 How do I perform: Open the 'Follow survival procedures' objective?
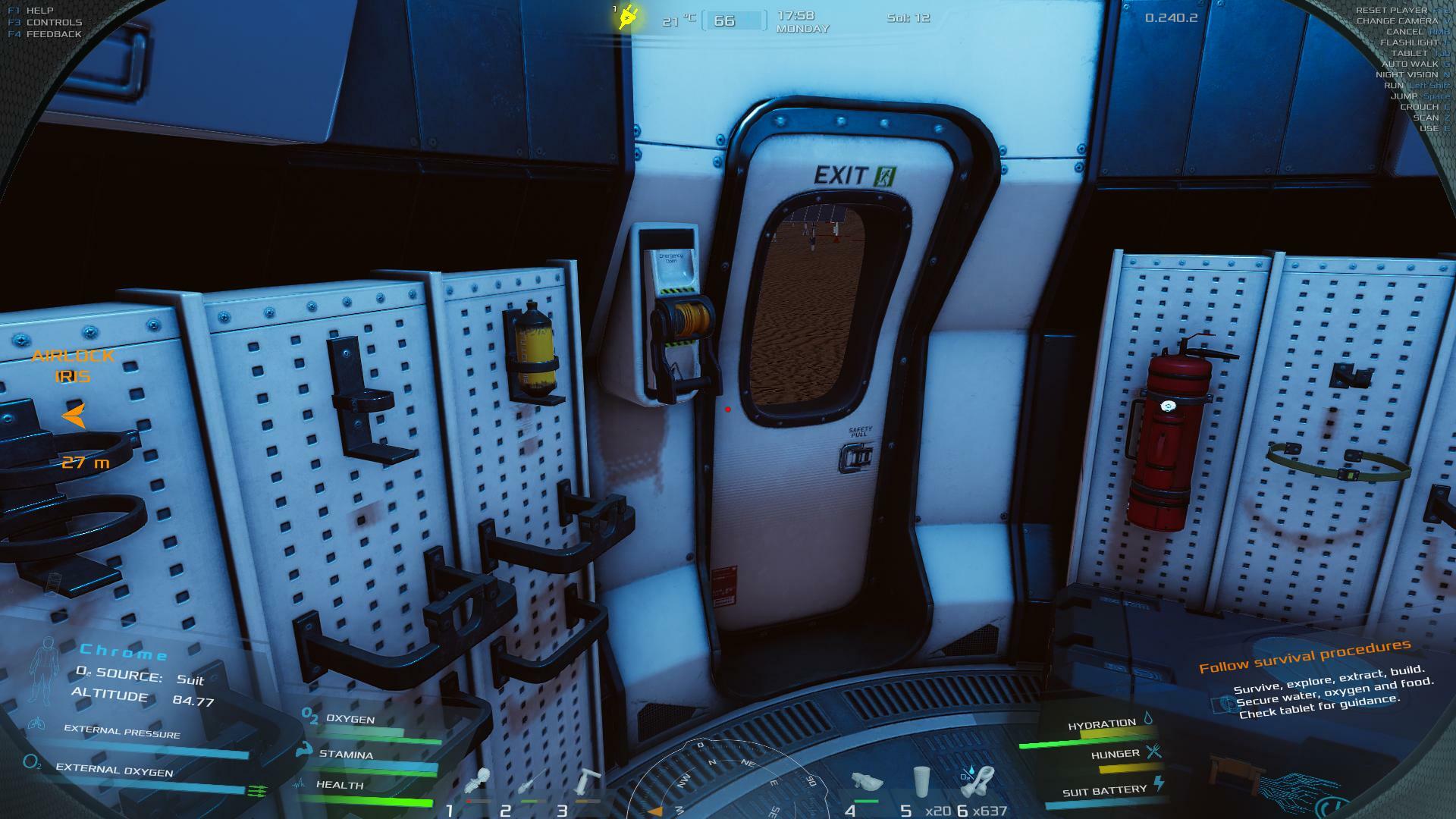pyautogui.click(x=1304, y=656)
